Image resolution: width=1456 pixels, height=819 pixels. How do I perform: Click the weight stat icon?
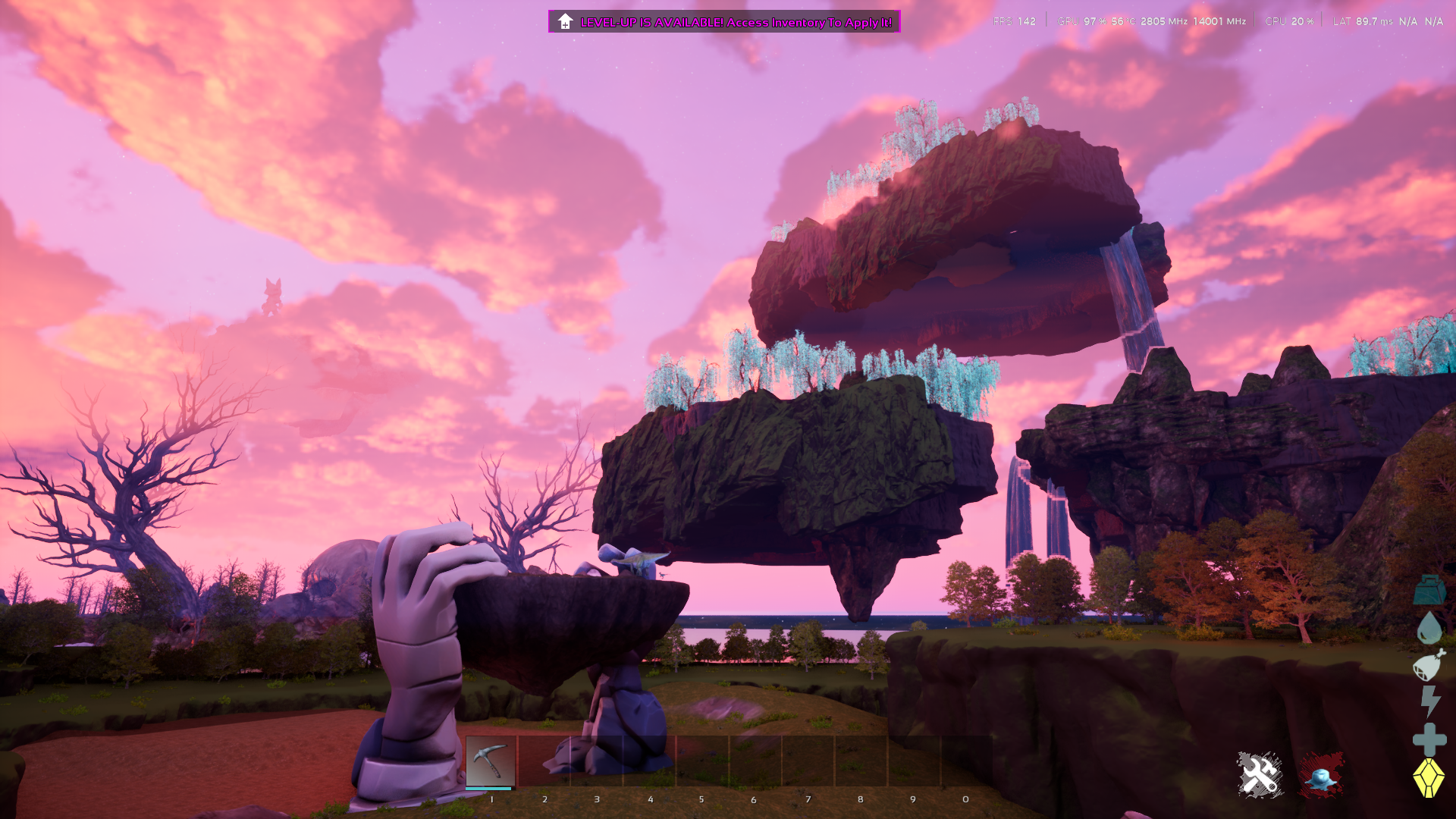coord(1429,591)
